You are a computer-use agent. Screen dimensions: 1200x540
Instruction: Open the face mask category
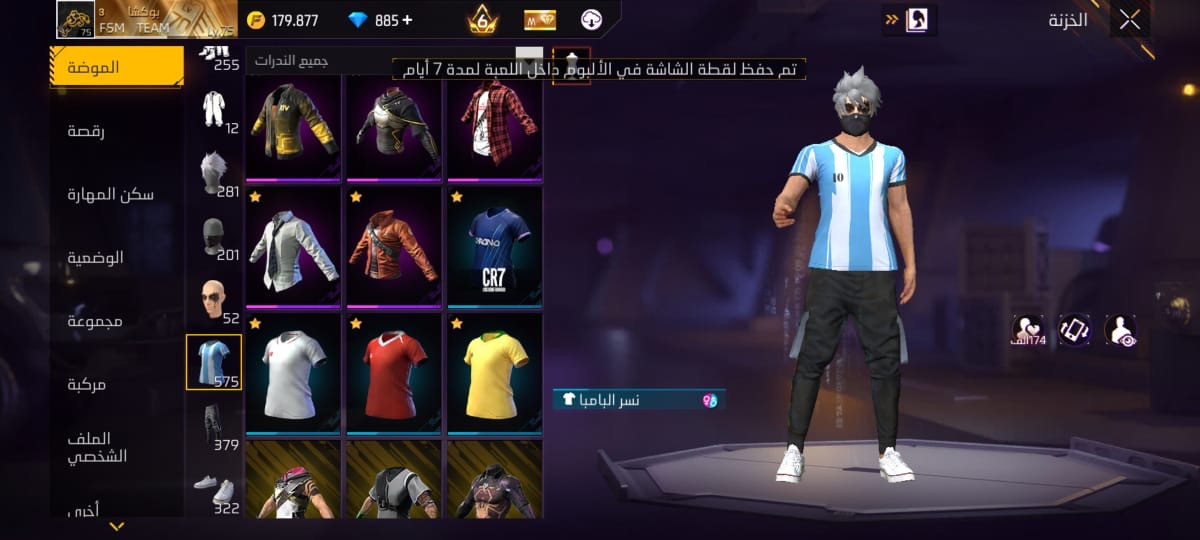point(213,238)
